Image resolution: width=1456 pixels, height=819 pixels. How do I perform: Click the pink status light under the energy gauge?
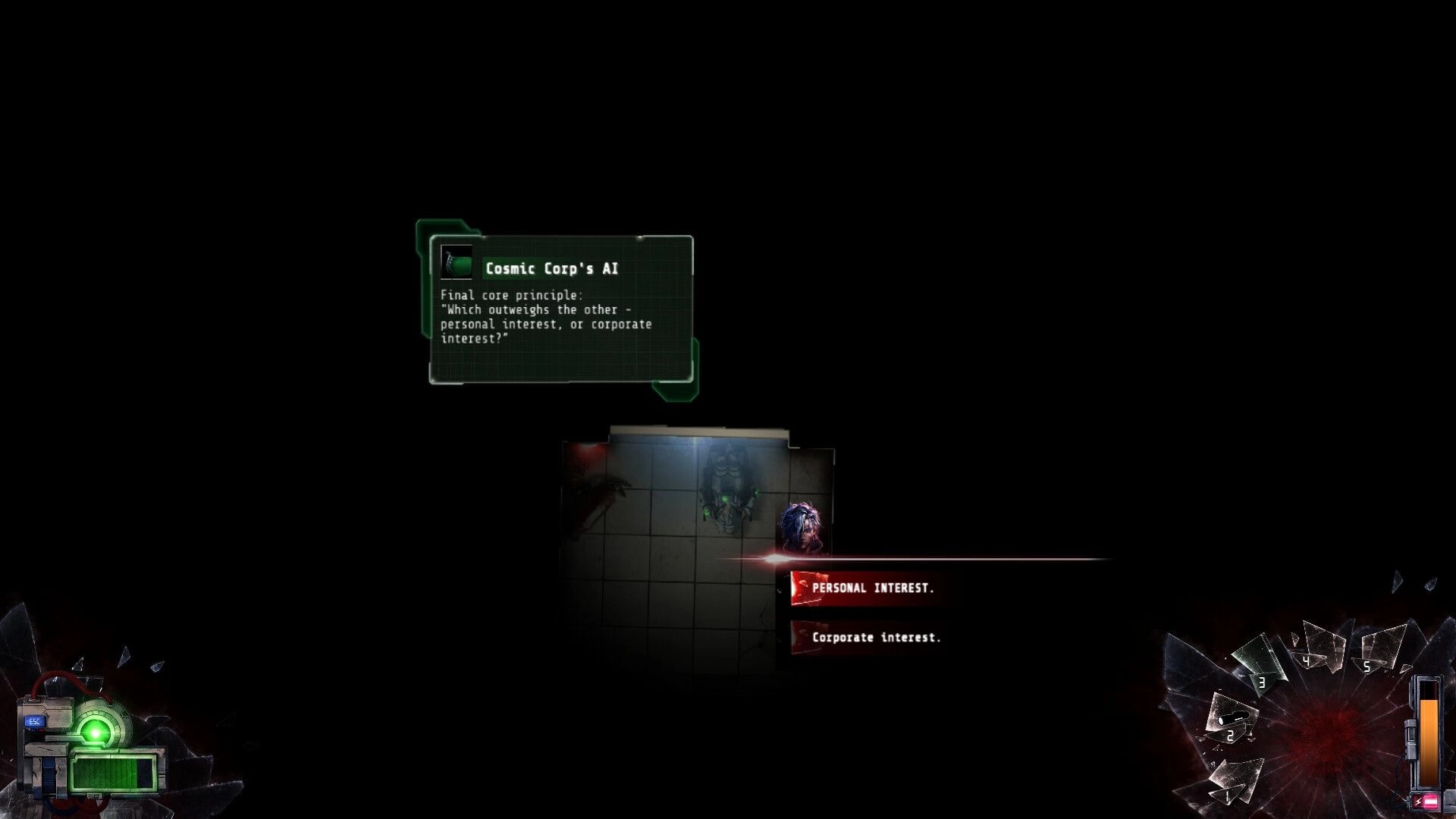click(1430, 802)
